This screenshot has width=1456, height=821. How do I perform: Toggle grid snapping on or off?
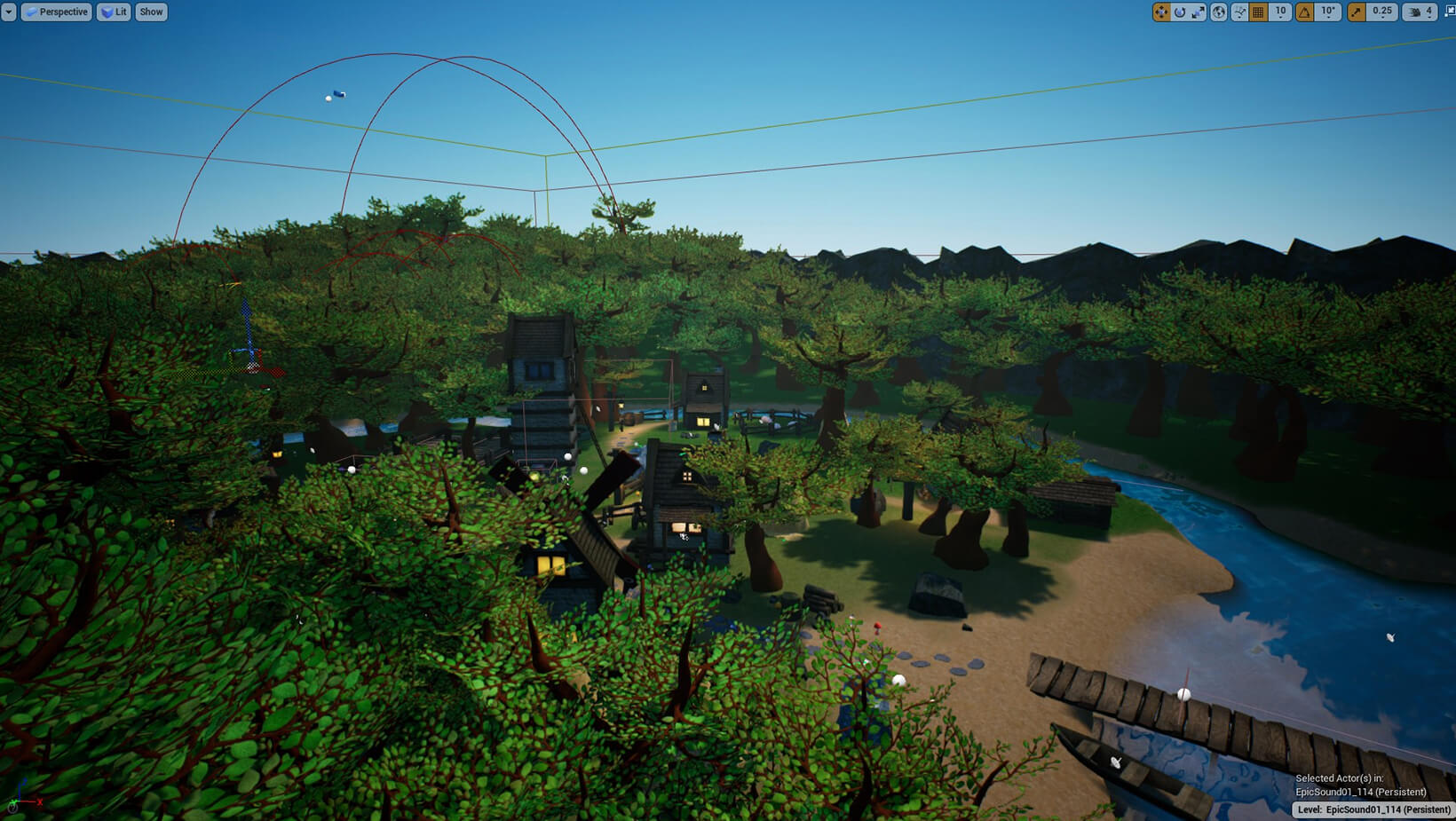click(x=1259, y=12)
